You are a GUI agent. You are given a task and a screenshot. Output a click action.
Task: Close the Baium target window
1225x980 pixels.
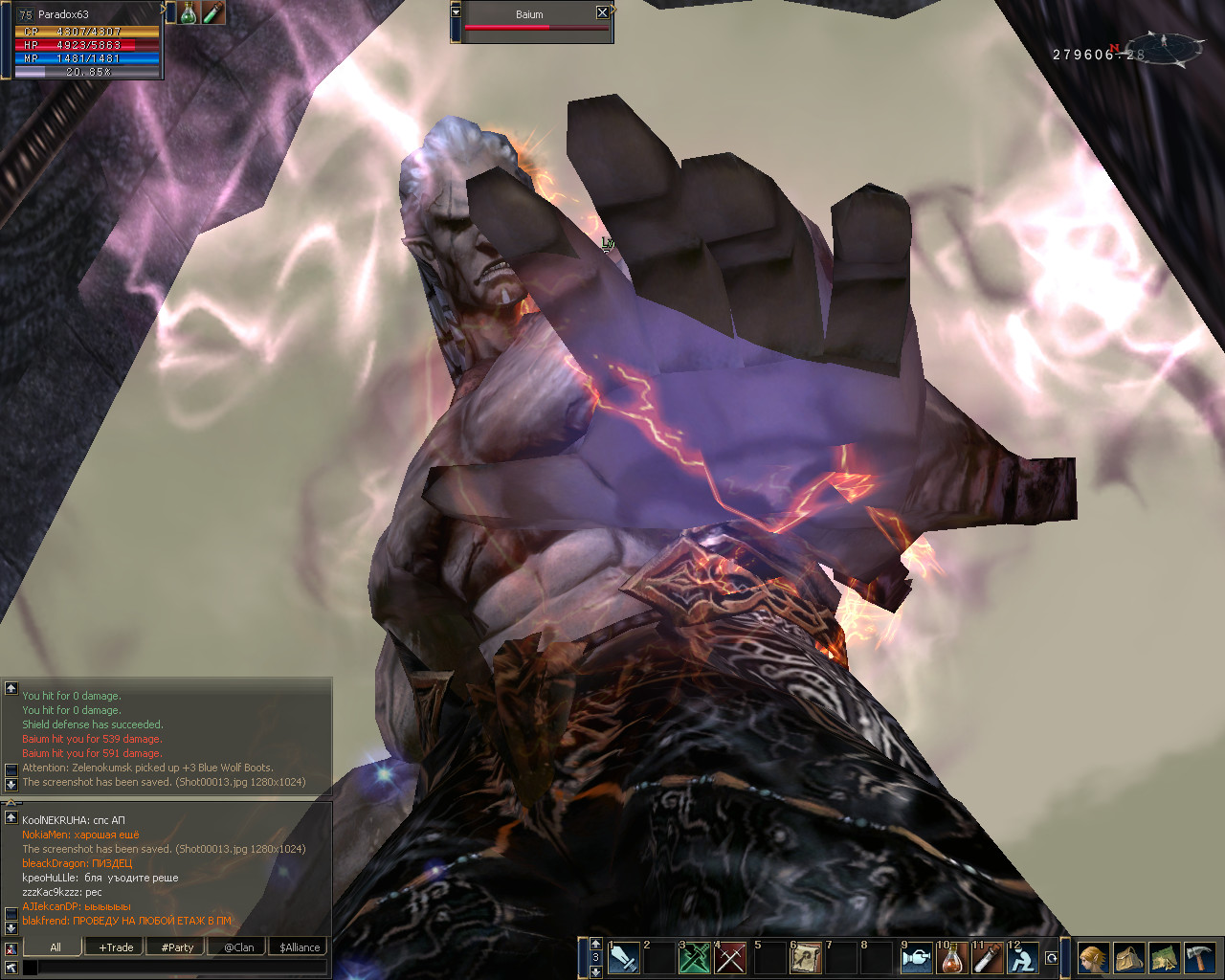pyautogui.click(x=602, y=12)
